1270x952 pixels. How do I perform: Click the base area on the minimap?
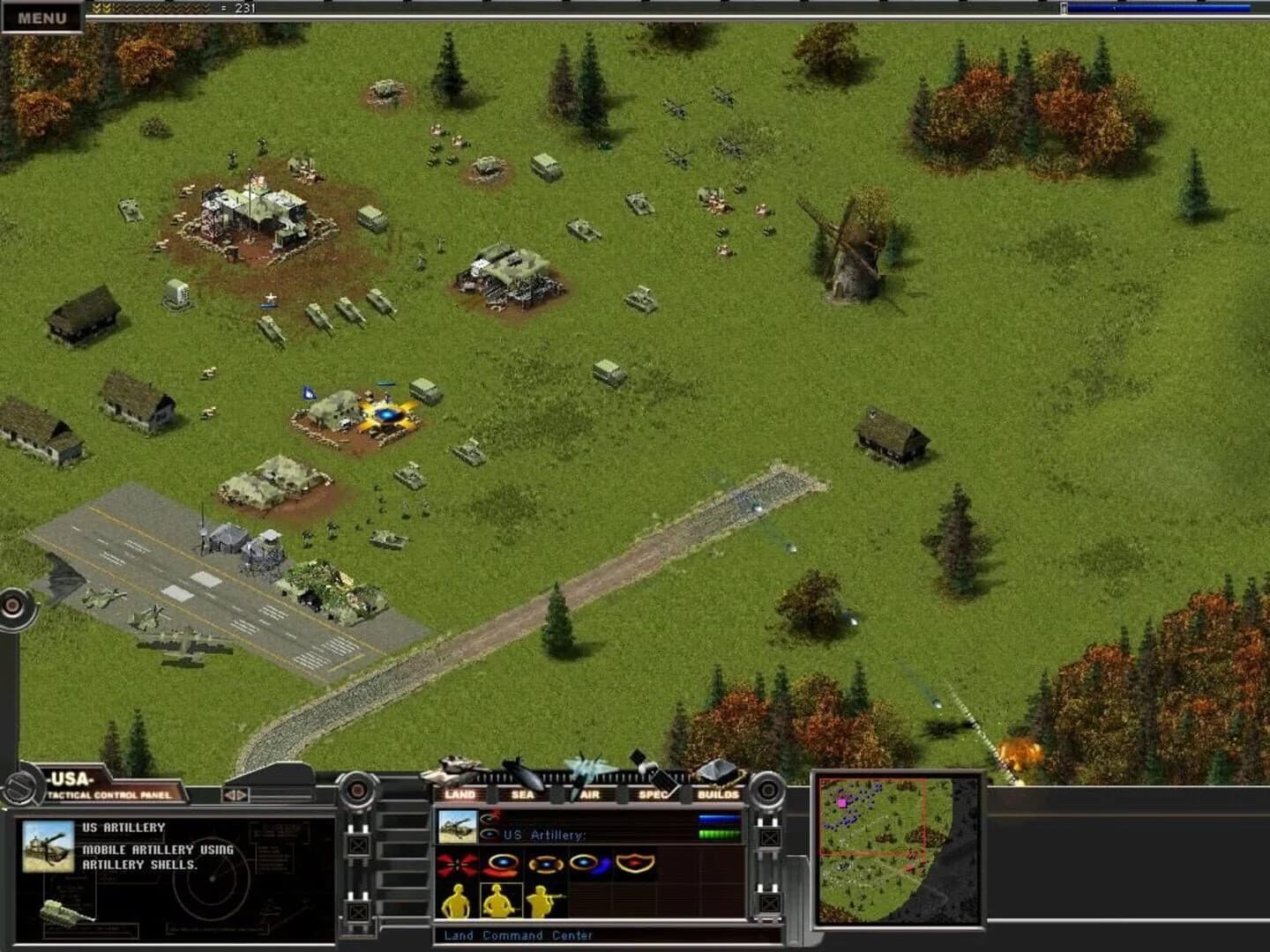tap(844, 802)
